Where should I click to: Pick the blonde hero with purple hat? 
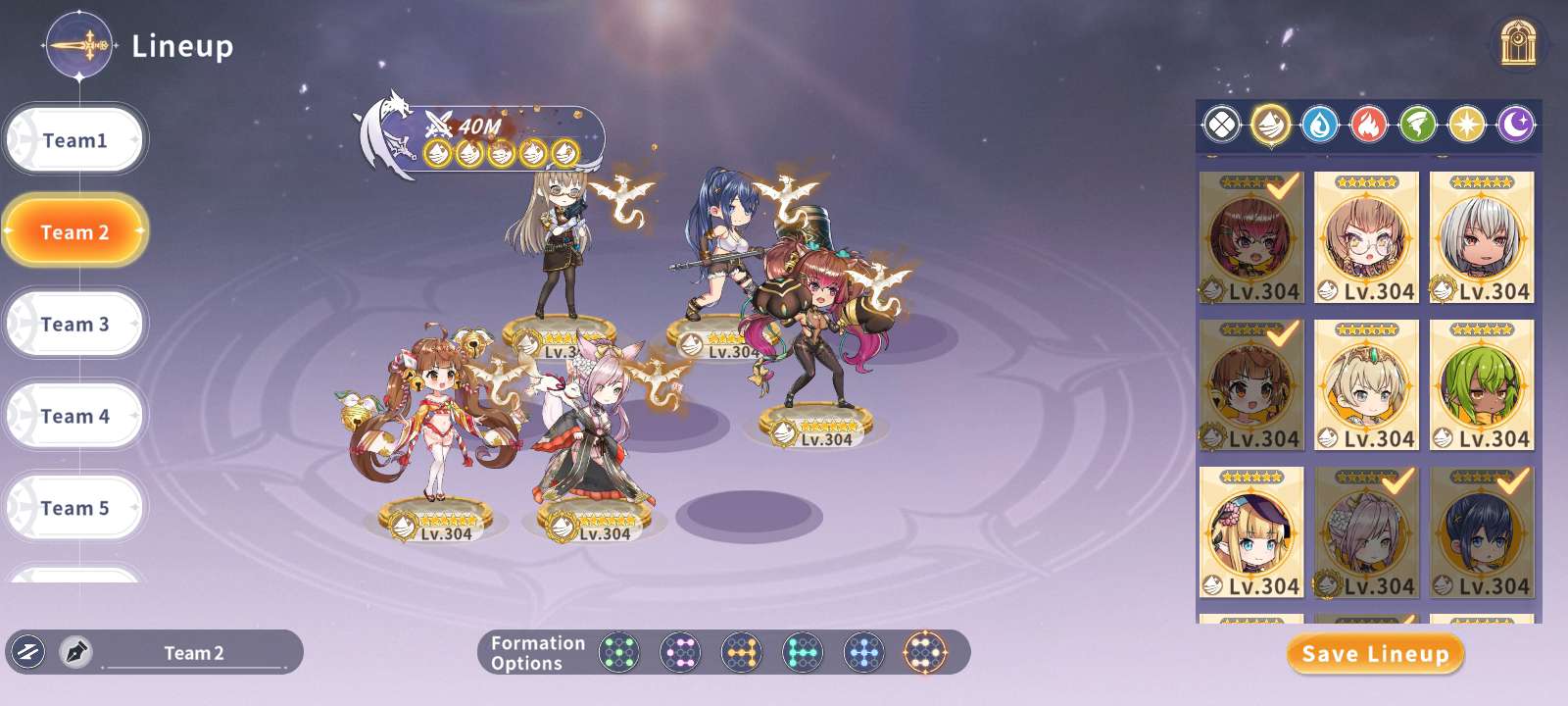click(x=1251, y=531)
